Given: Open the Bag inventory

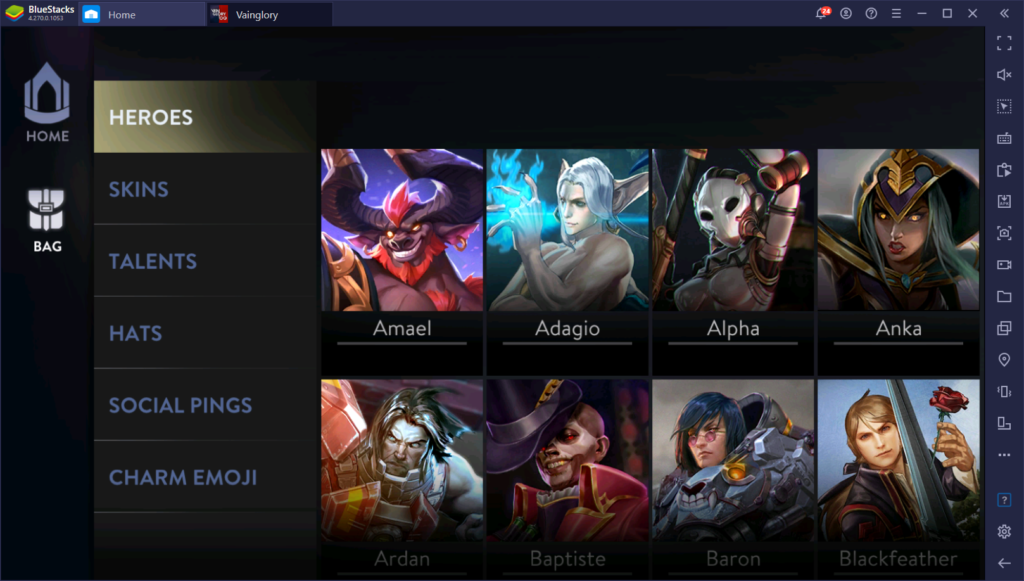Looking at the screenshot, I should tap(47, 220).
